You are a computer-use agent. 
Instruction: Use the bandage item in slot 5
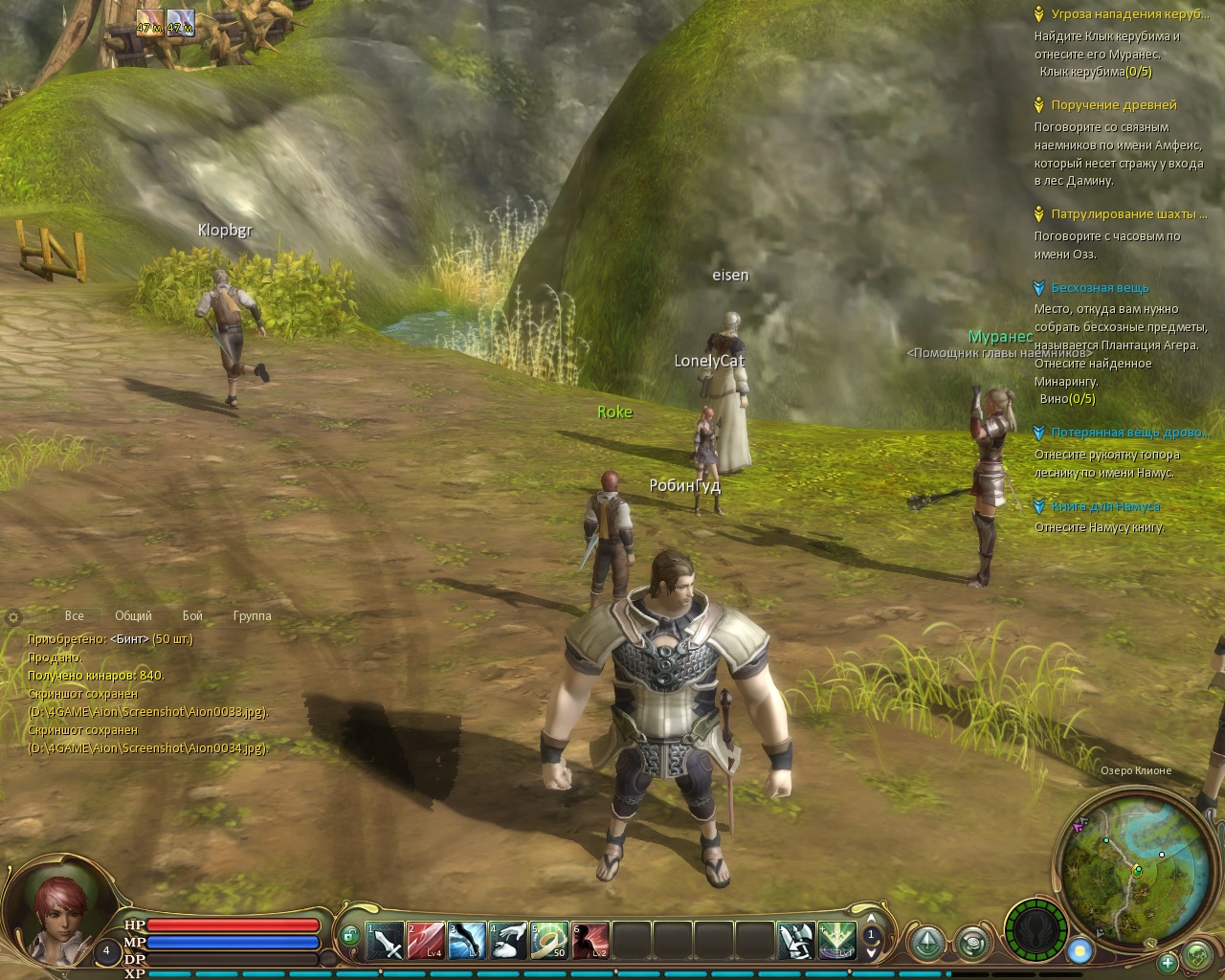point(548,941)
